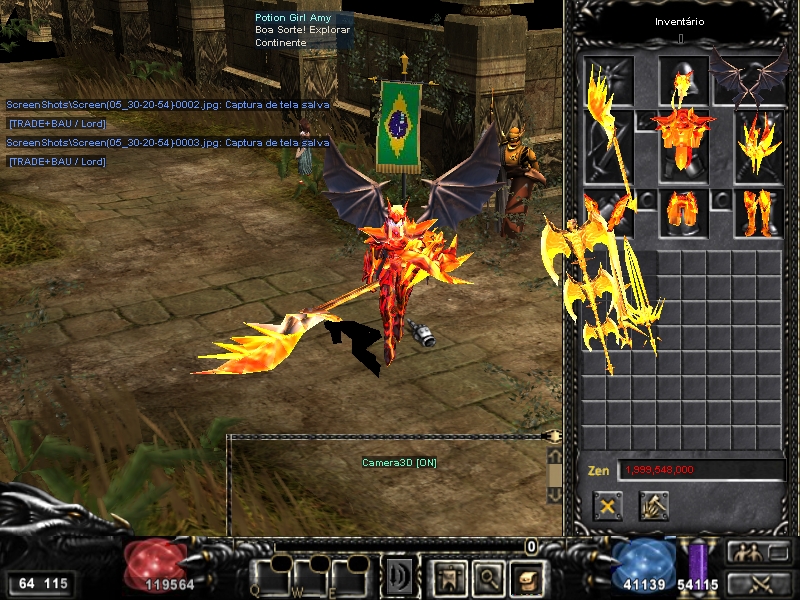This screenshot has width=800, height=600.
Task: Select the equipped flaming boots slot
Action: 759,211
